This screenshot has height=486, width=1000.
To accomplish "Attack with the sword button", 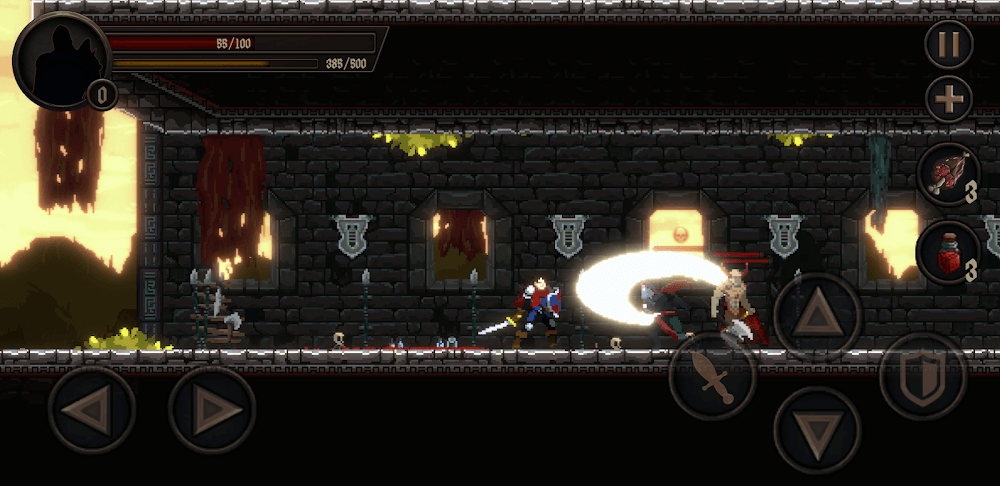I will coord(712,377).
